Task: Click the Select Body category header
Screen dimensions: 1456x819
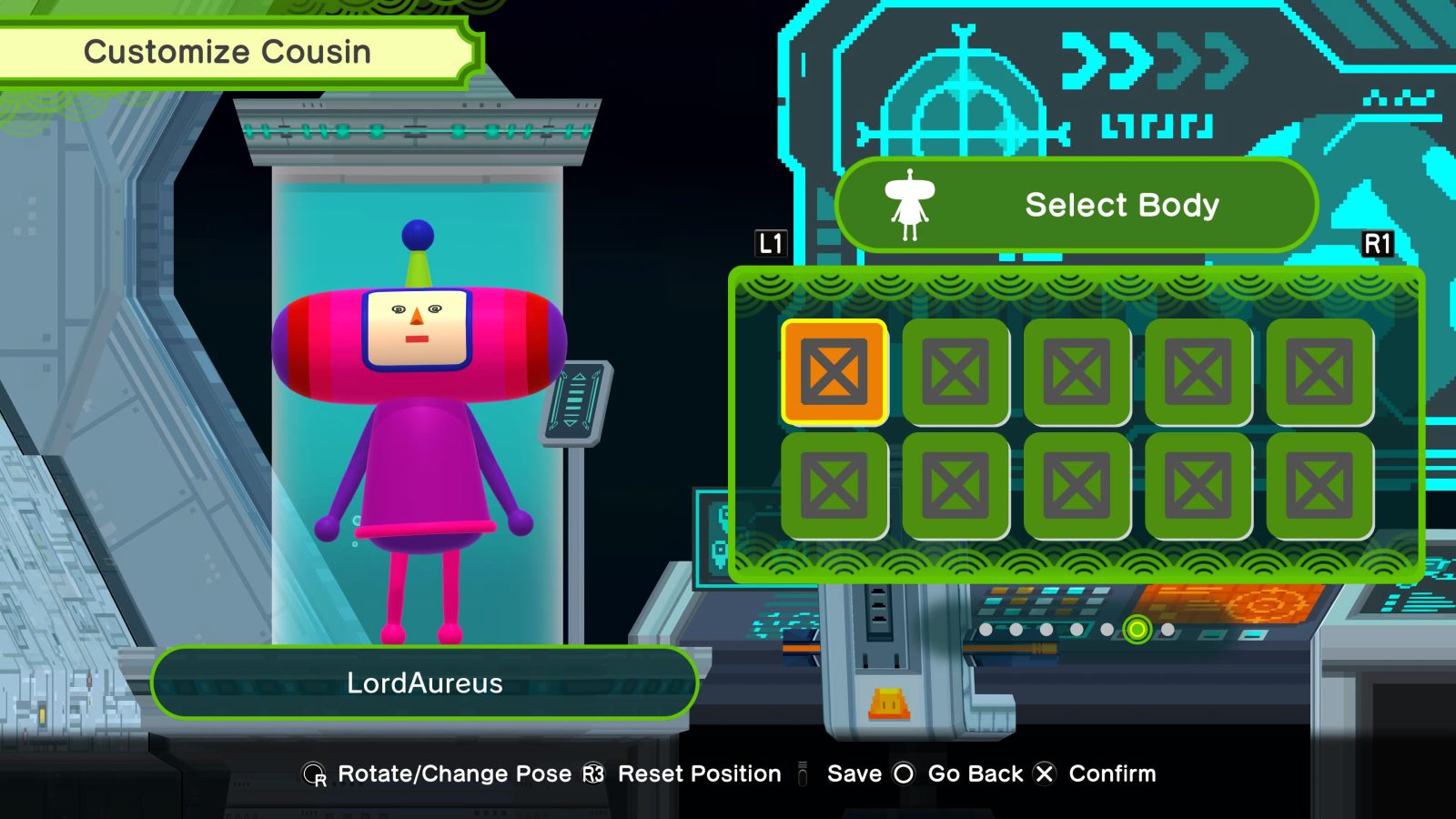Action: click(1076, 205)
